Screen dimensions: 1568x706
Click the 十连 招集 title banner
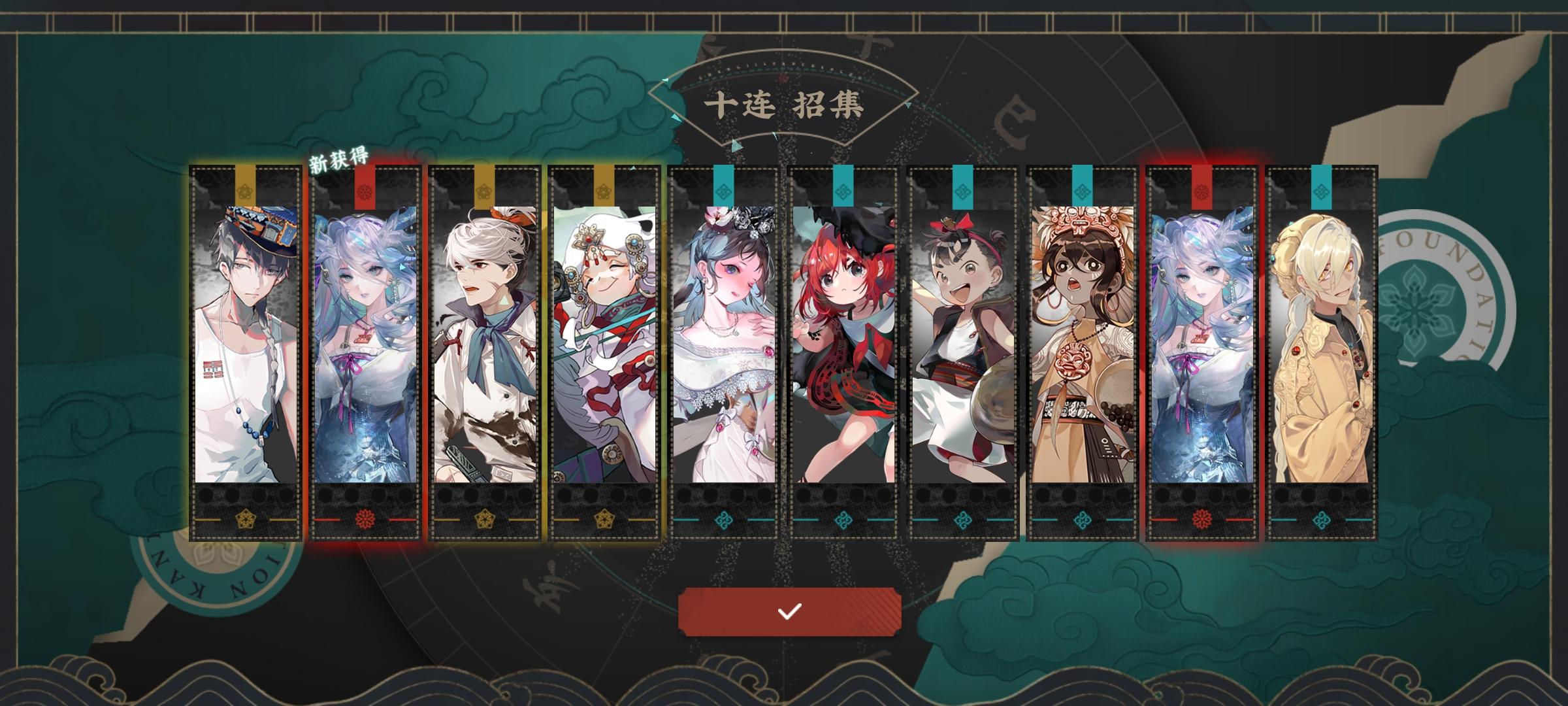tap(789, 105)
